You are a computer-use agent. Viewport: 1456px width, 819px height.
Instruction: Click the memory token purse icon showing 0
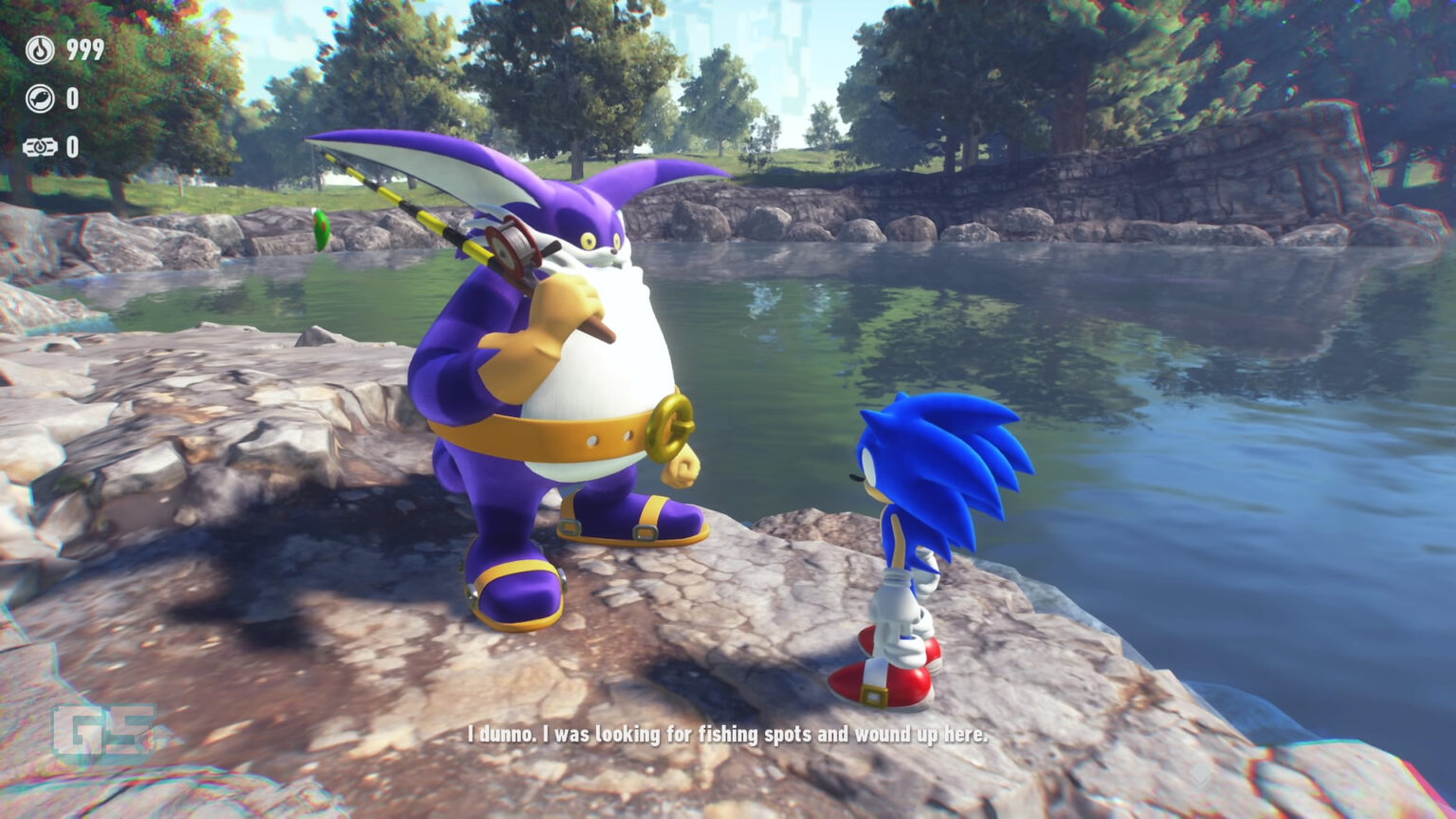40,146
